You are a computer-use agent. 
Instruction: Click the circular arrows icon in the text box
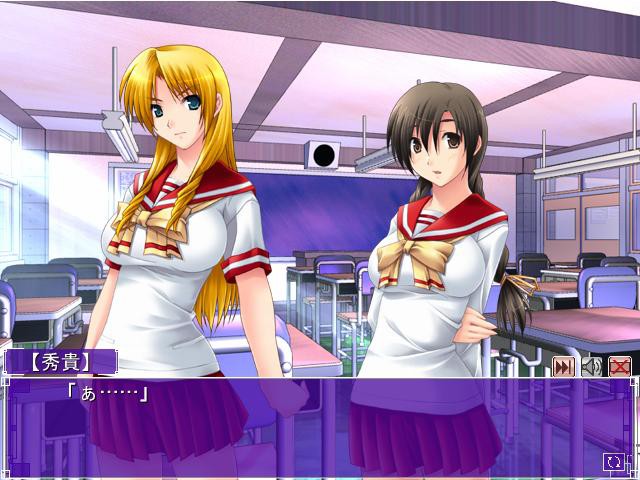(613, 461)
